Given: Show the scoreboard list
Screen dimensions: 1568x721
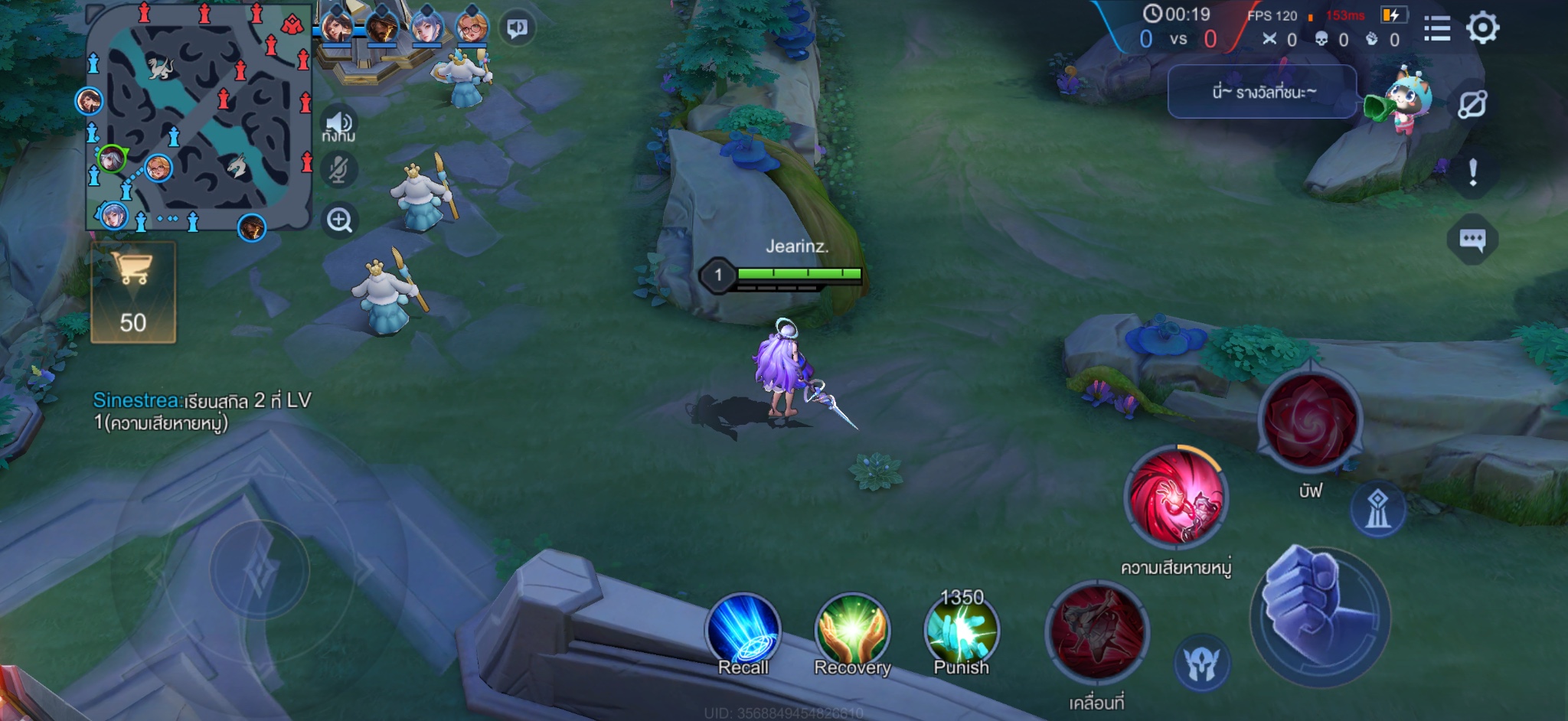Looking at the screenshot, I should (x=1437, y=29).
